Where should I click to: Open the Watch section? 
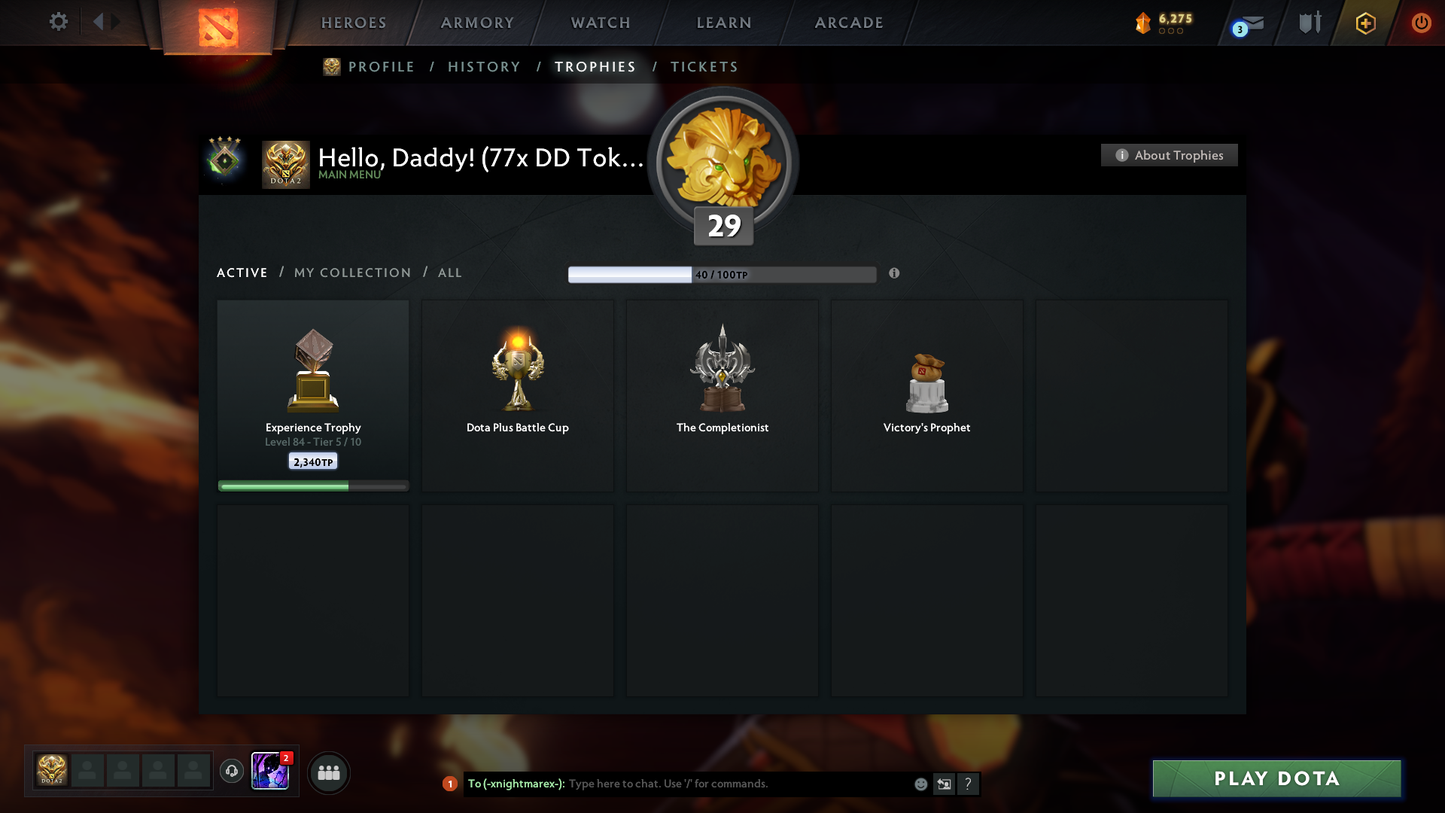click(600, 23)
